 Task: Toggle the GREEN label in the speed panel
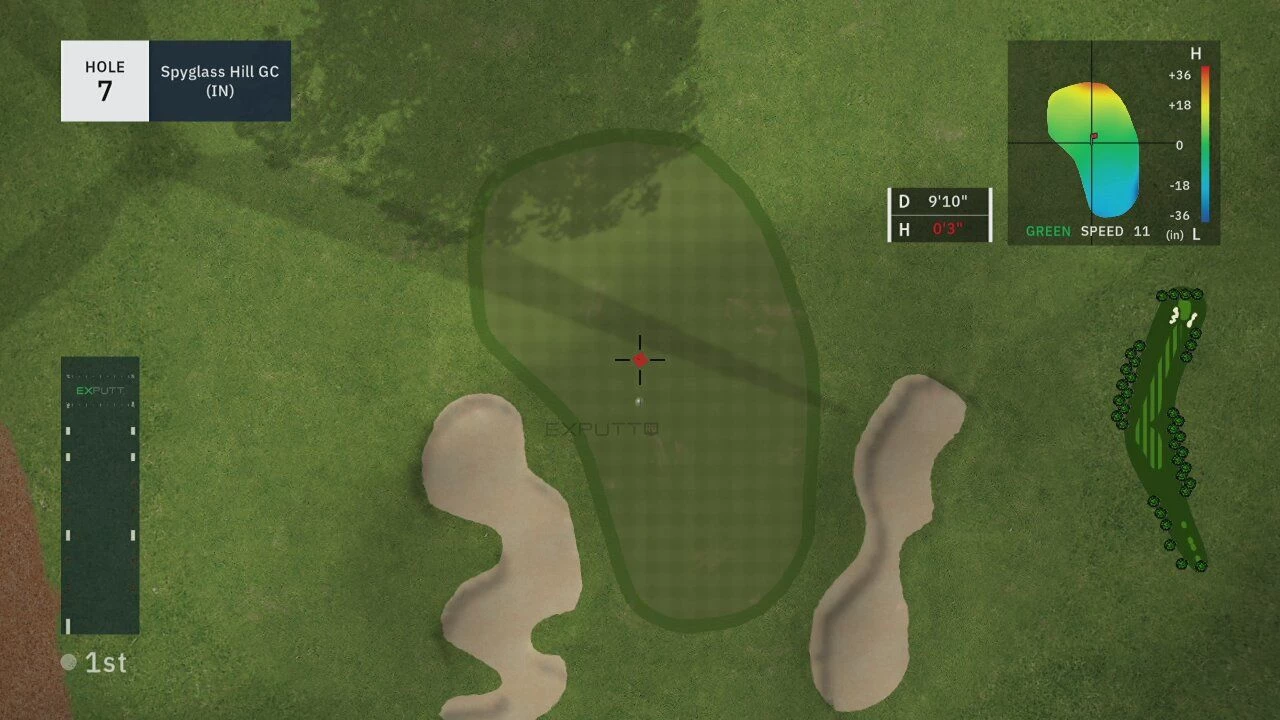point(1046,231)
